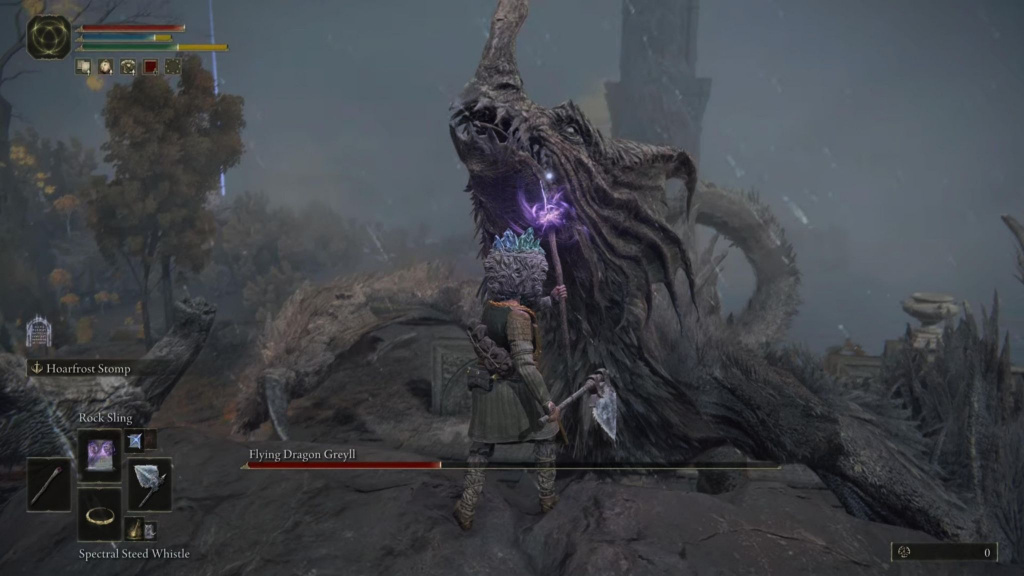Select the Spectral Steed Whistle item slot
Viewport: 1024px width, 576px height.
[x=100, y=514]
